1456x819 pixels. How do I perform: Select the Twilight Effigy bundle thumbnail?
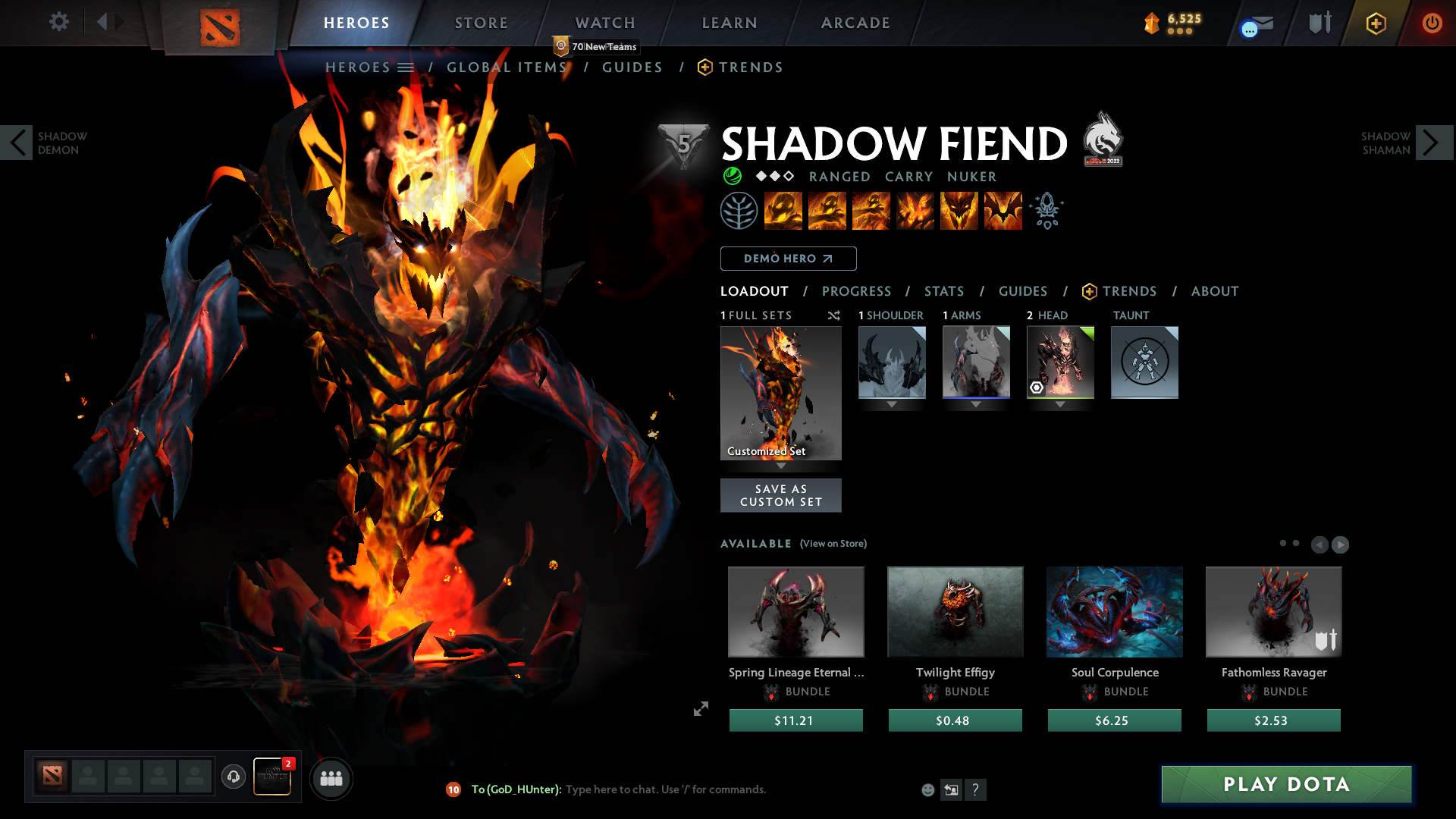955,611
